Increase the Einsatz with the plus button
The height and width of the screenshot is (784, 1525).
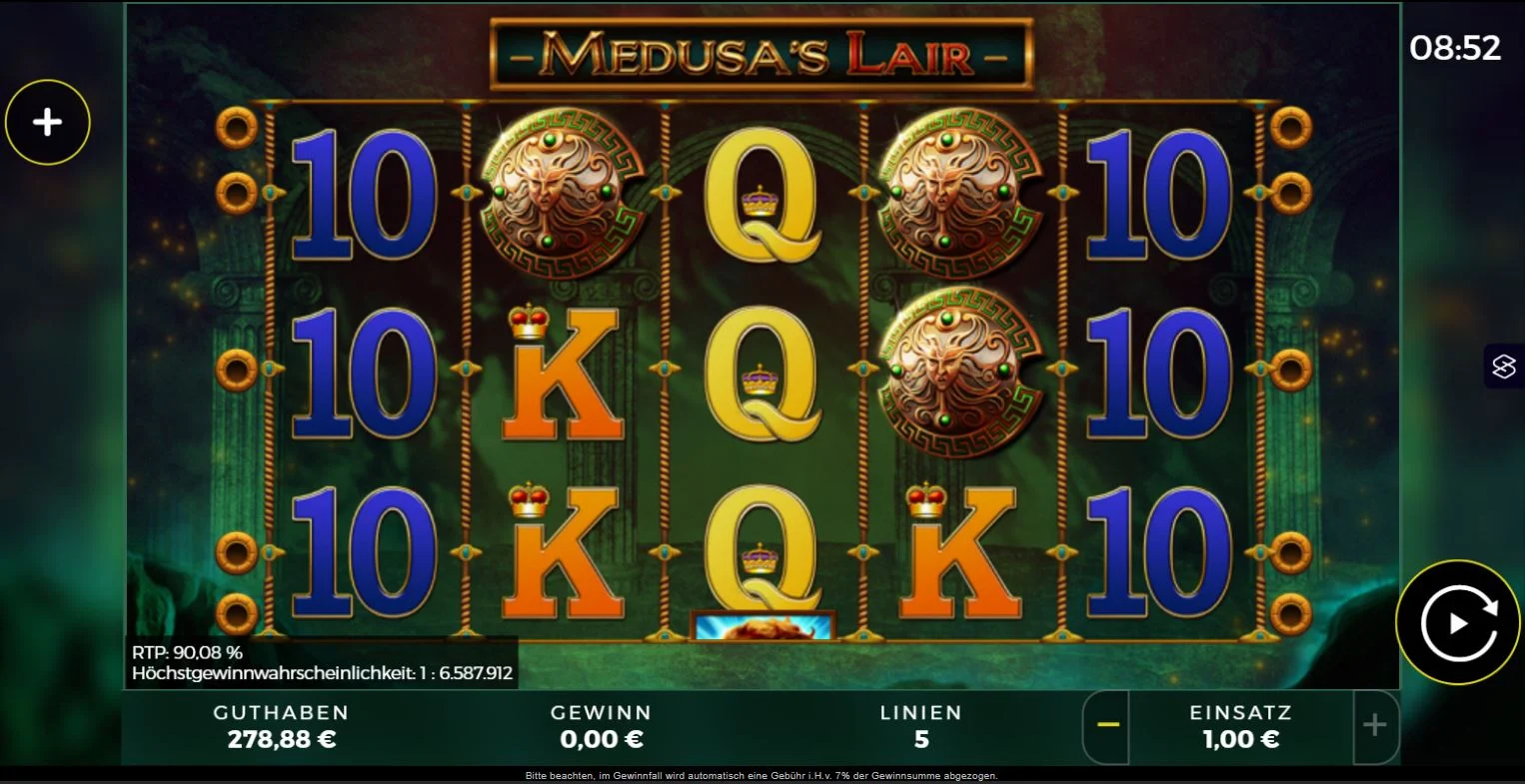[x=1377, y=727]
